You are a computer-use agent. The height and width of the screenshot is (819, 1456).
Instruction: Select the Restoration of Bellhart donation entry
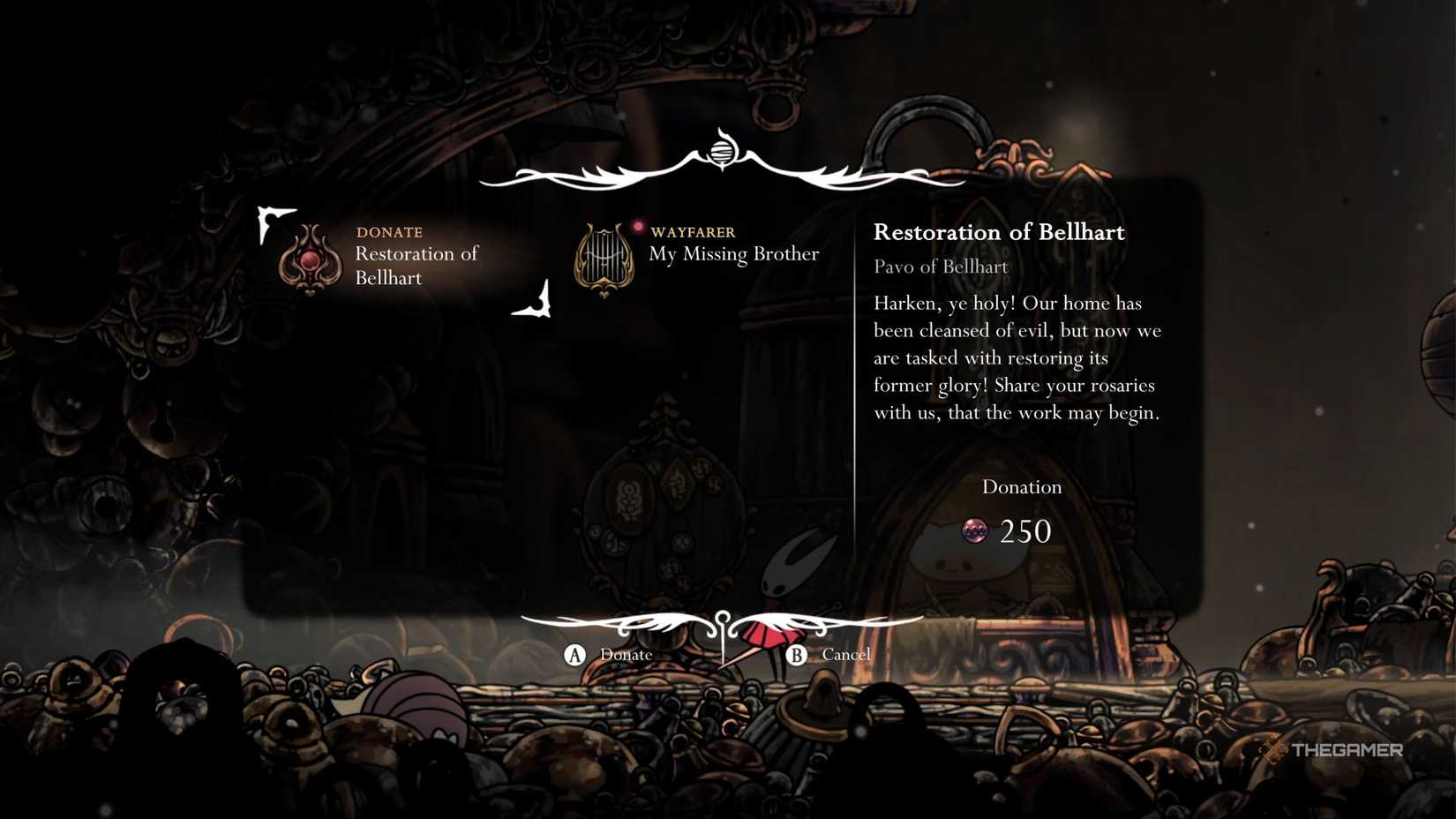[416, 265]
